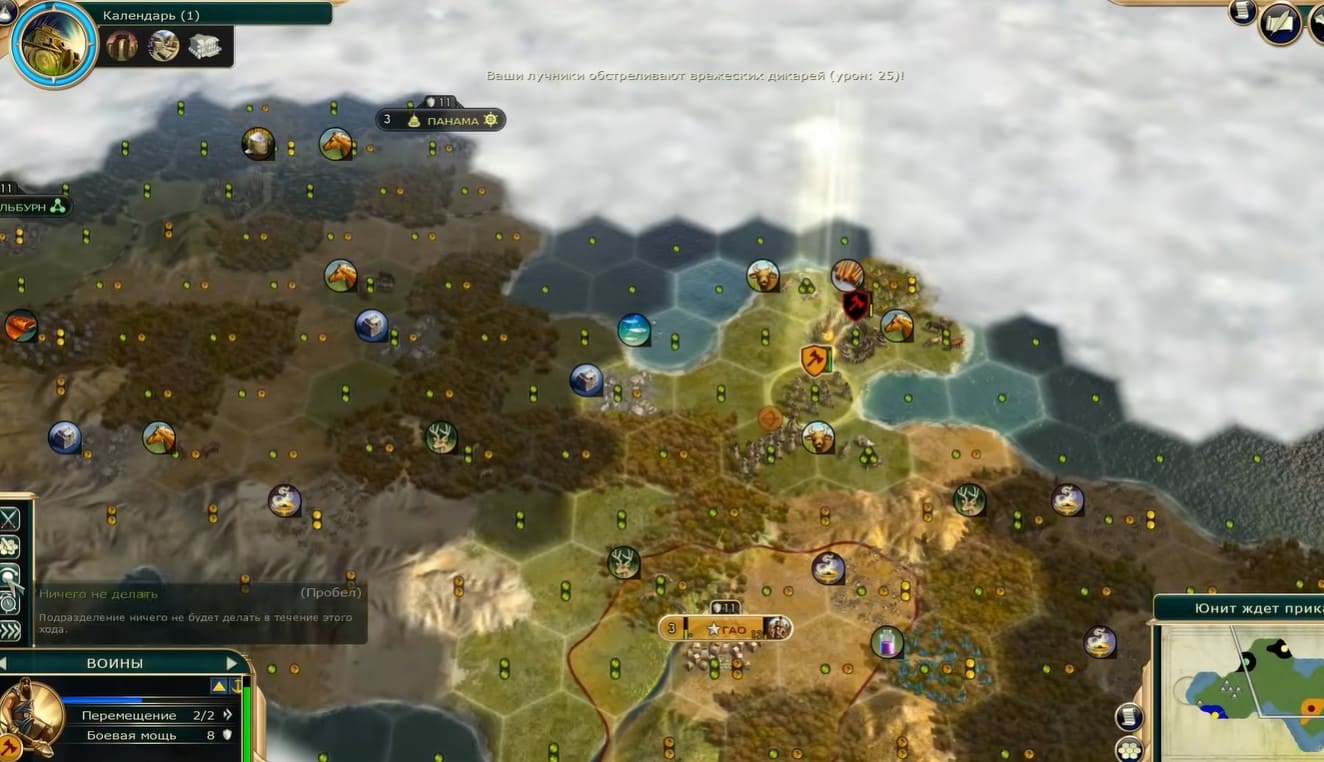Cycle to the previous unit arrow

4,663
